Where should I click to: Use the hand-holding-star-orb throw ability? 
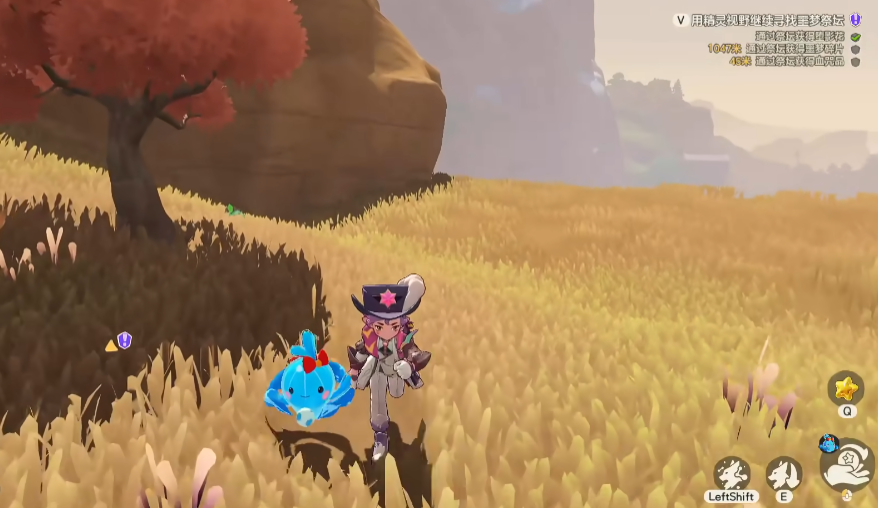pyautogui.click(x=848, y=464)
